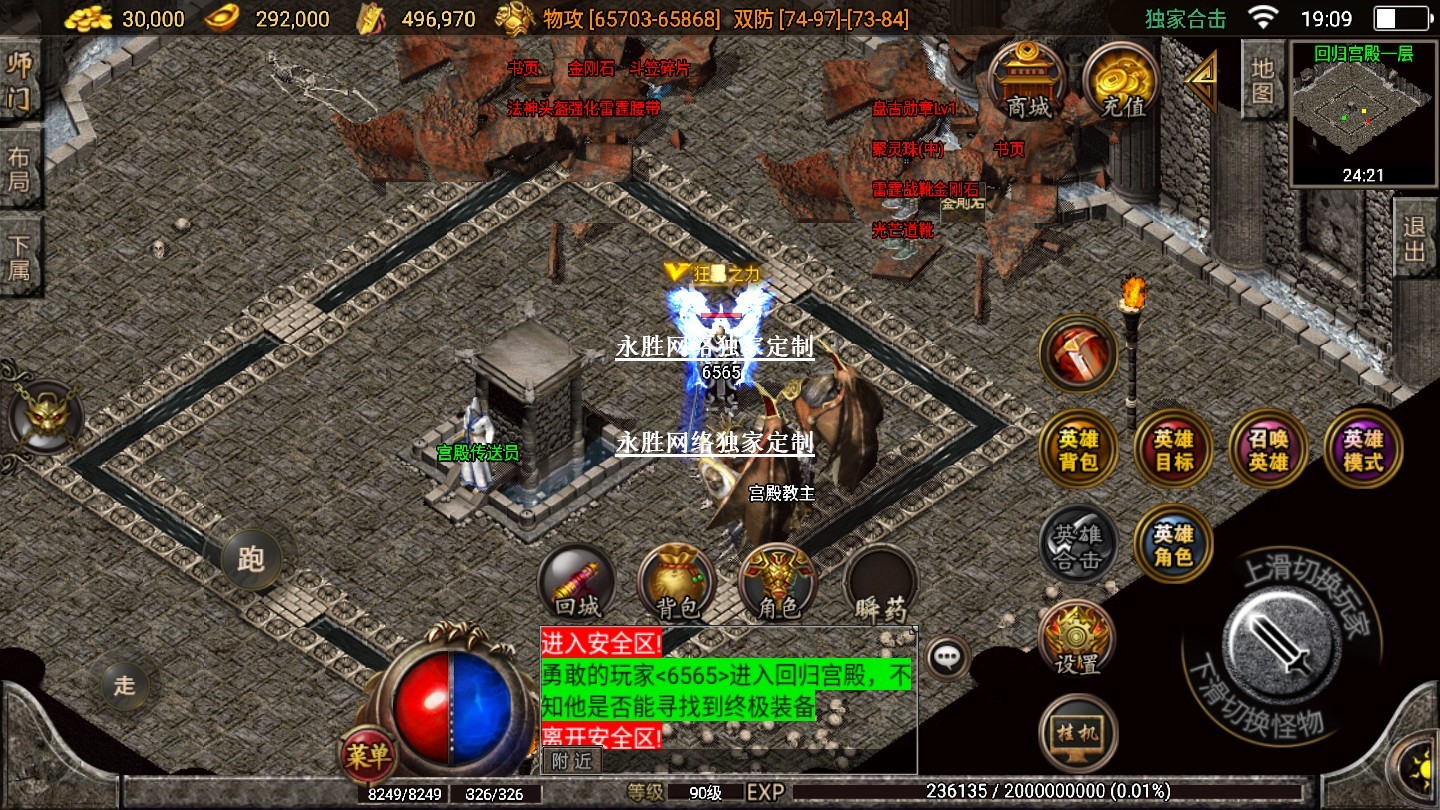Switch to 跑 run mode

pyautogui.click(x=250, y=559)
